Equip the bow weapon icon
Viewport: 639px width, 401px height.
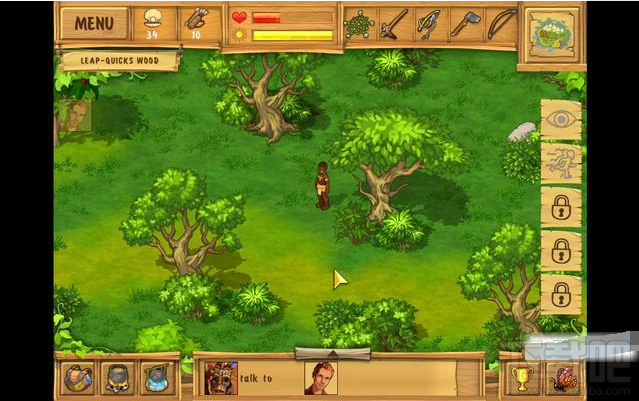[499, 24]
